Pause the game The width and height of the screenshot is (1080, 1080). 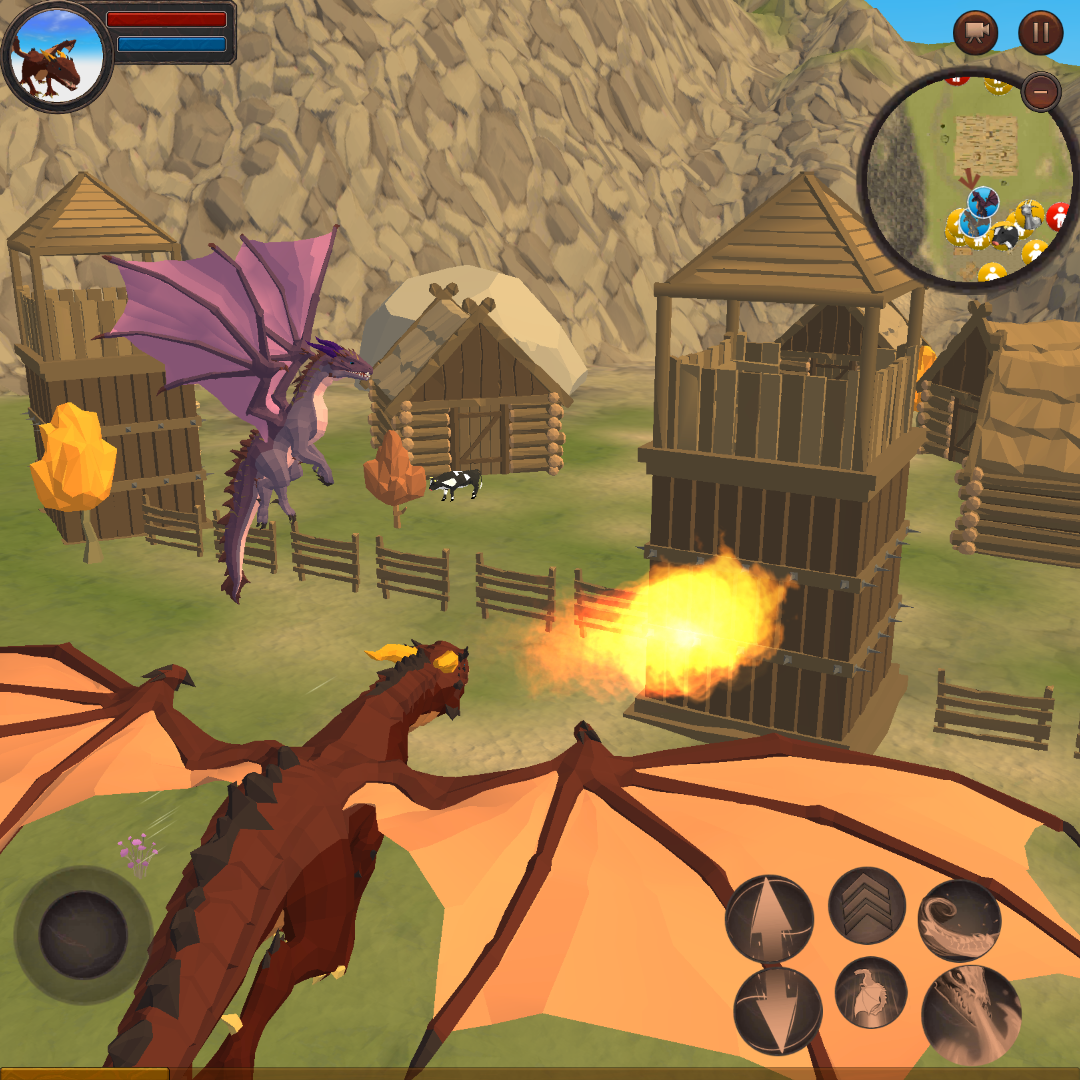tap(1040, 33)
